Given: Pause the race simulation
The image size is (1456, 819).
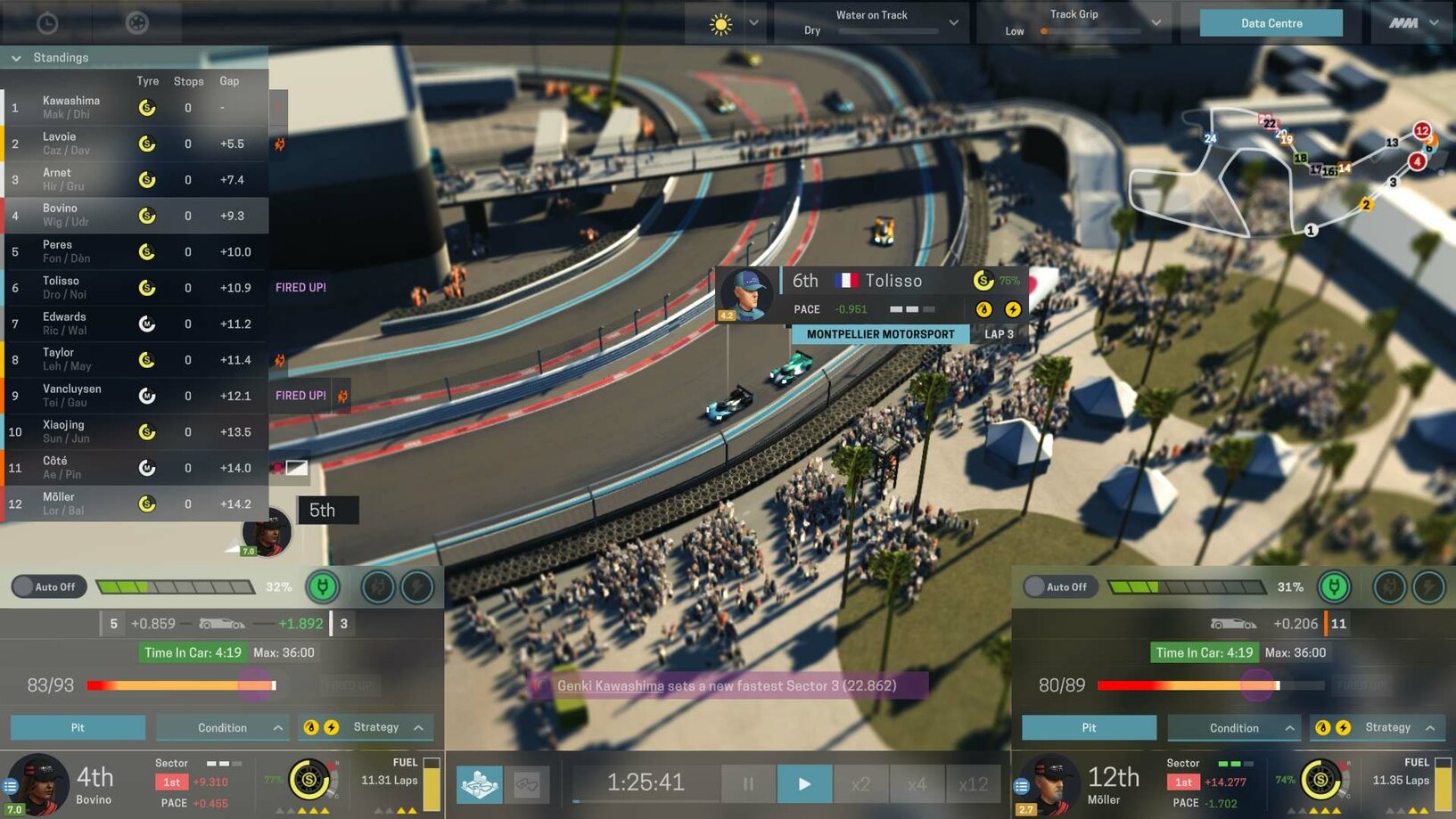Looking at the screenshot, I should [747, 782].
